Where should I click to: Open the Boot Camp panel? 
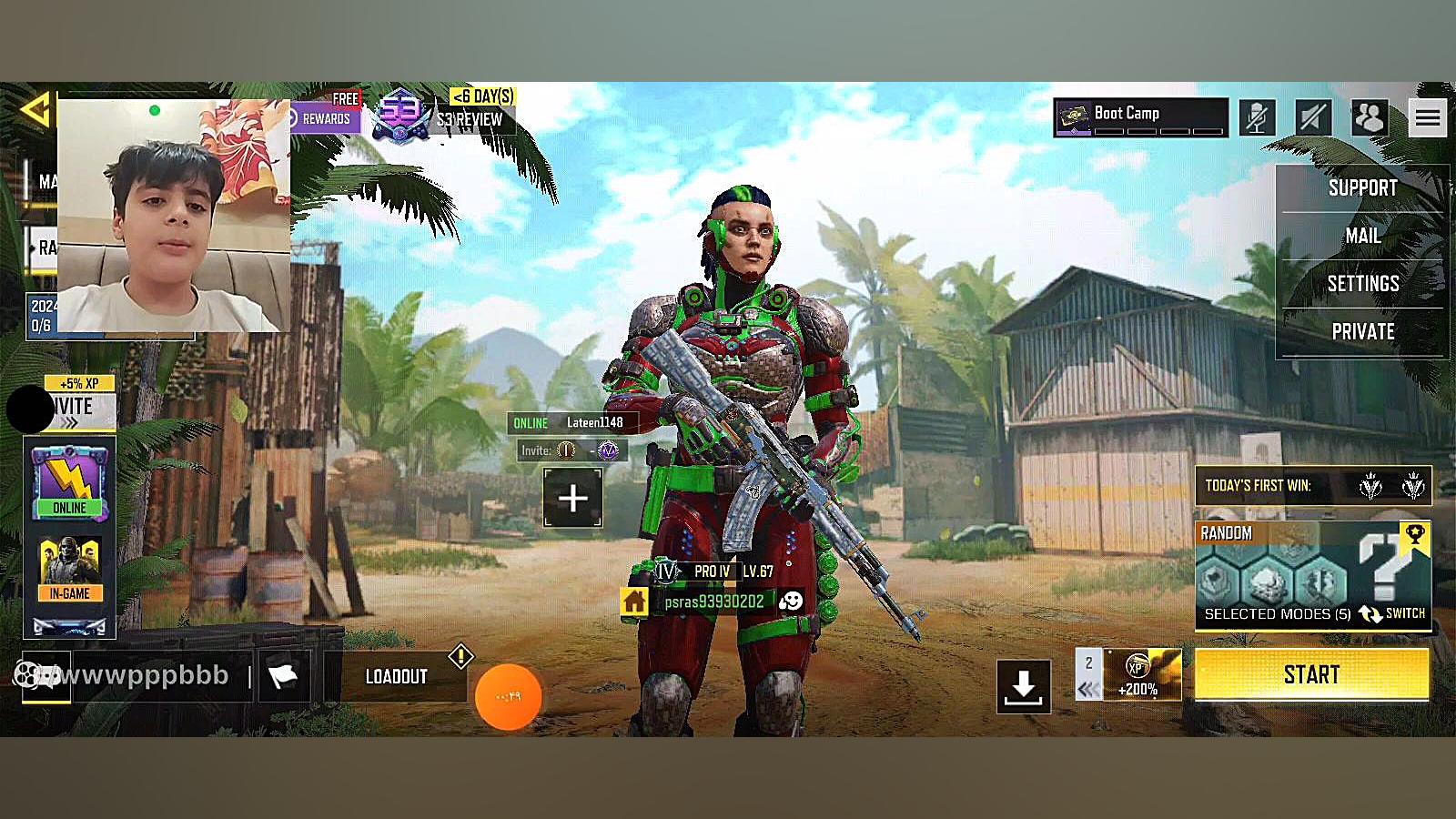tap(1140, 117)
